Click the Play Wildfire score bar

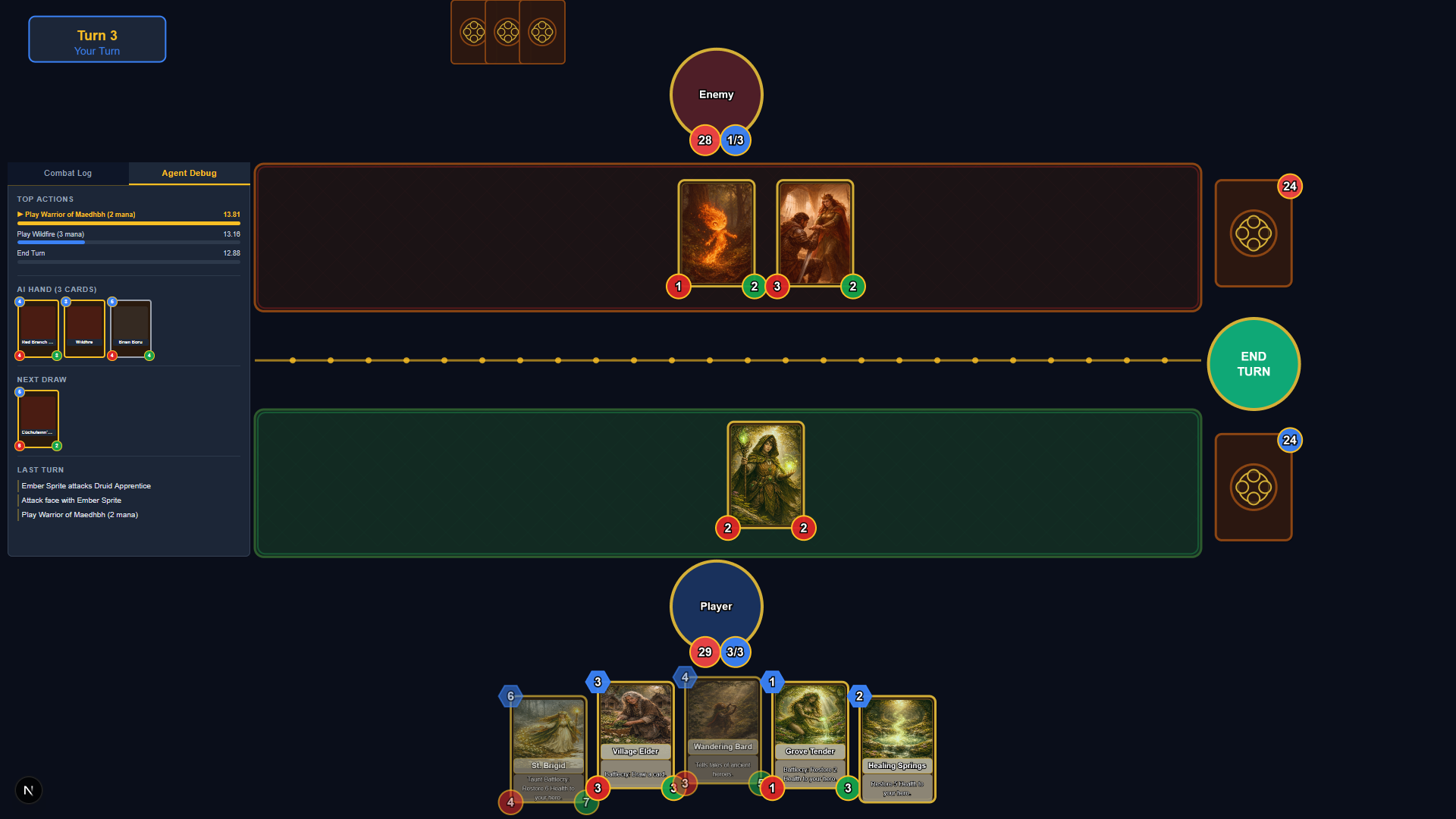click(x=51, y=242)
